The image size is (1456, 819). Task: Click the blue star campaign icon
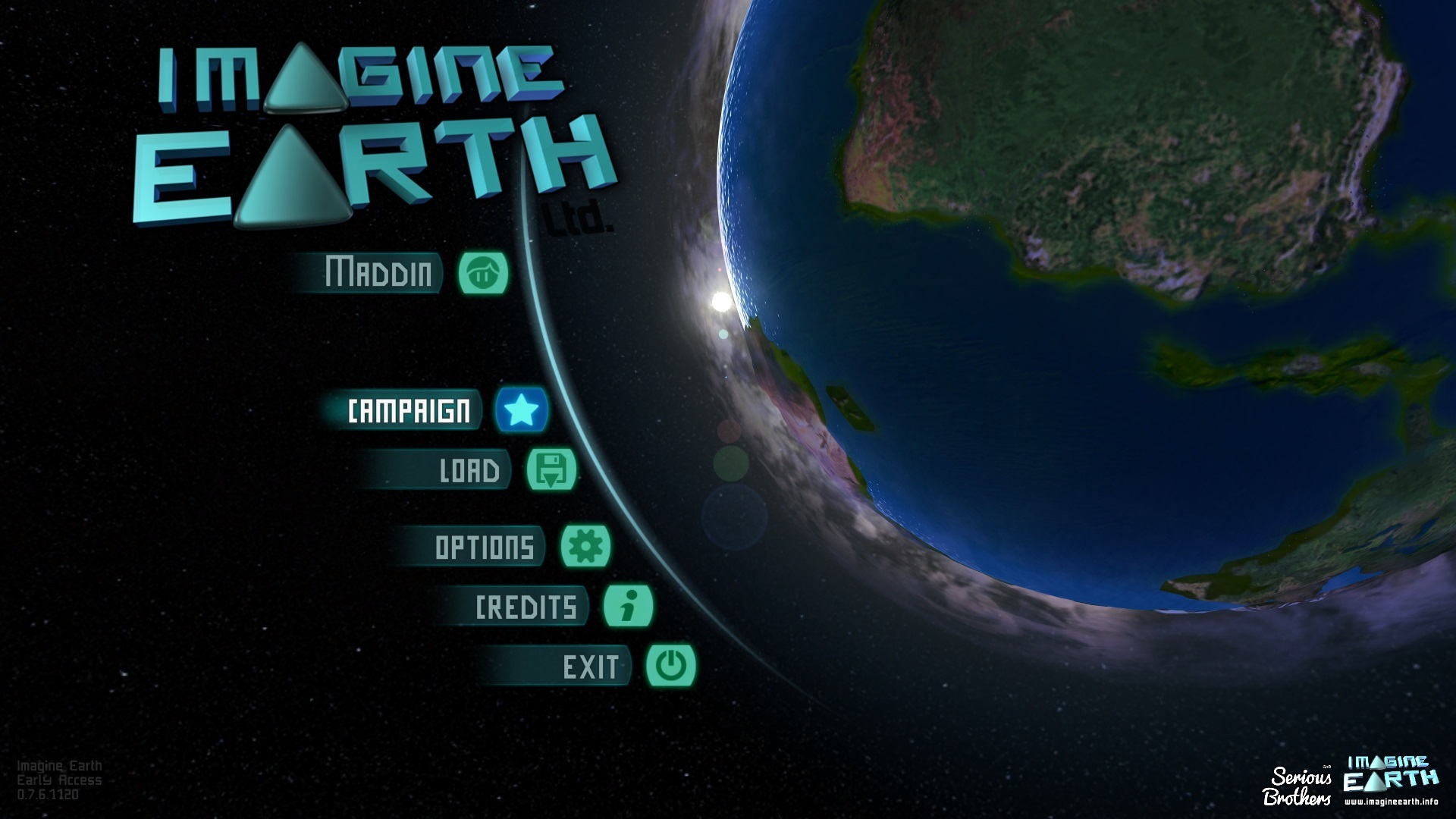(x=522, y=410)
